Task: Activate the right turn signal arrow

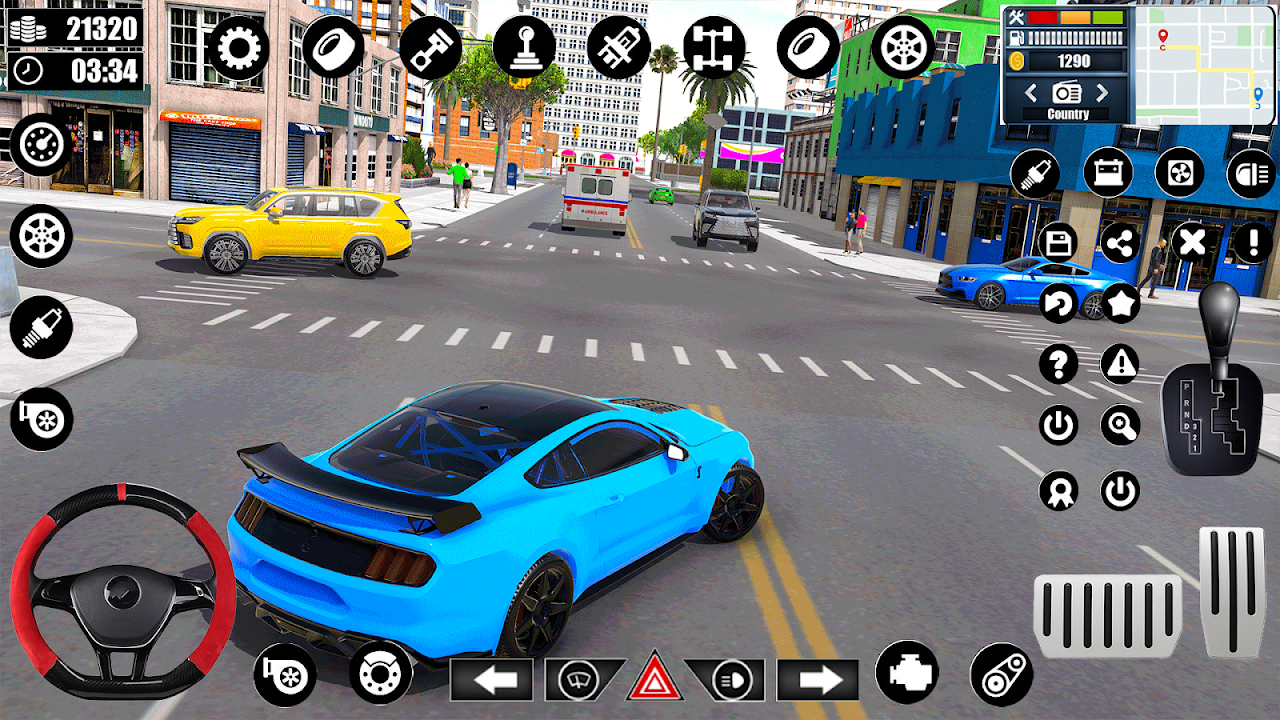Action: pyautogui.click(x=817, y=680)
